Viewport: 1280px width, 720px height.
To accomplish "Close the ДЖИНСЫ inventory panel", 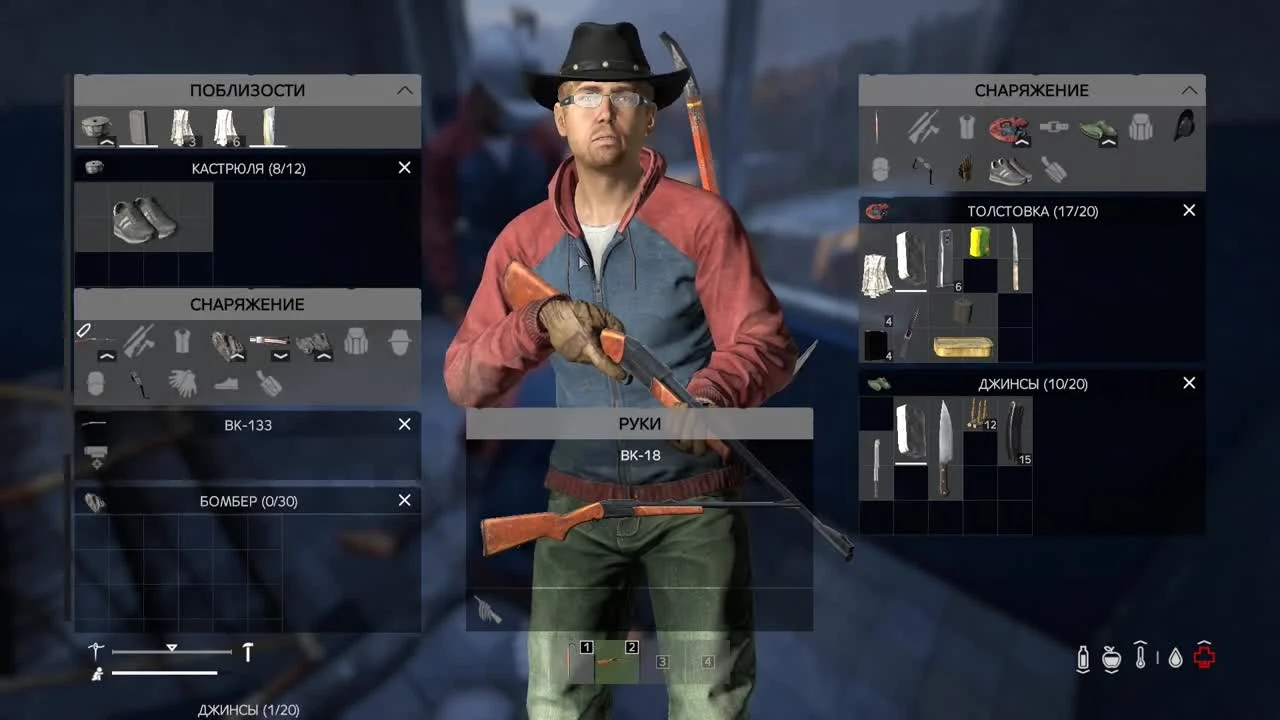I will [1189, 383].
